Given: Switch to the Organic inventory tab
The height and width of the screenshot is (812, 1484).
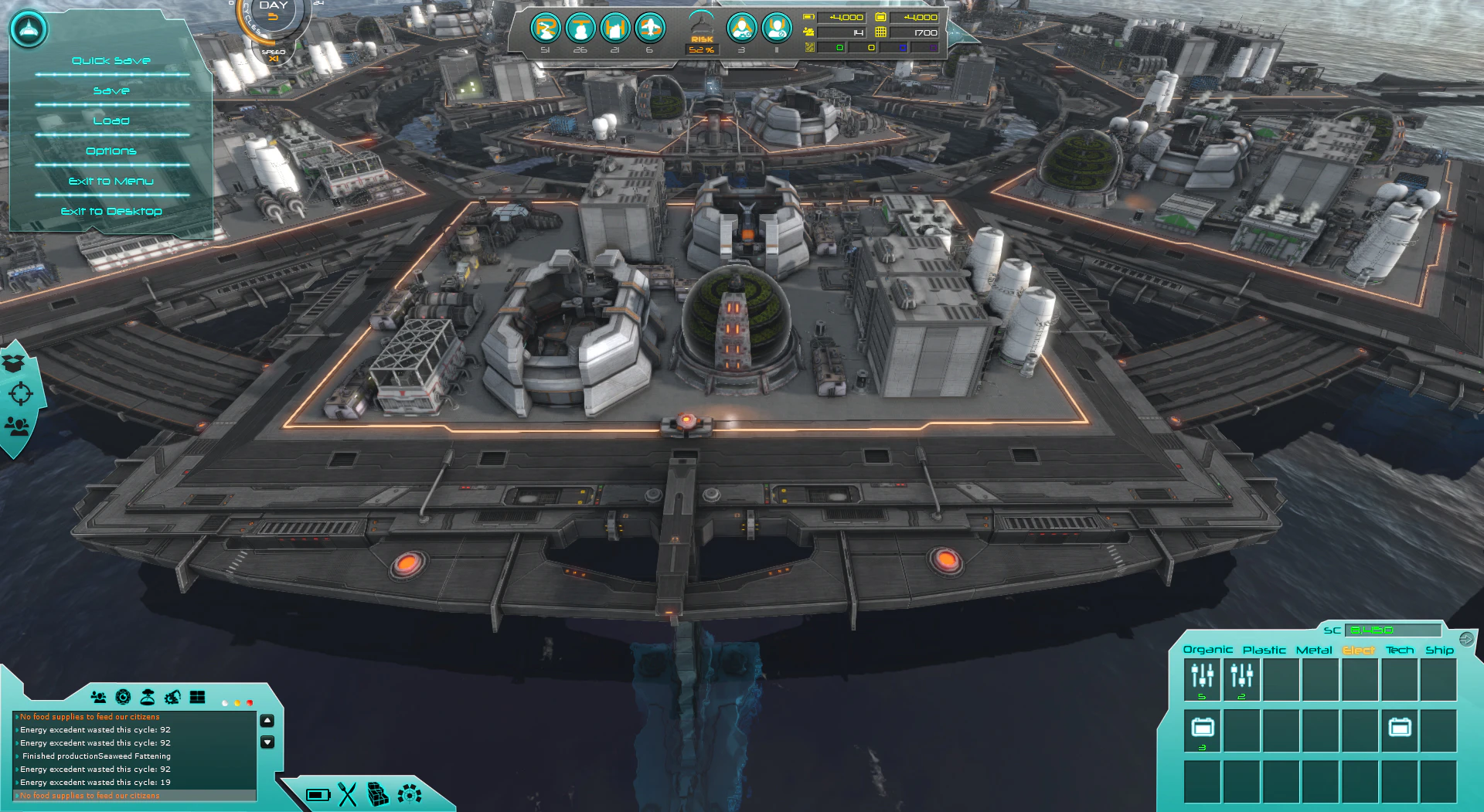Looking at the screenshot, I should point(1210,650).
